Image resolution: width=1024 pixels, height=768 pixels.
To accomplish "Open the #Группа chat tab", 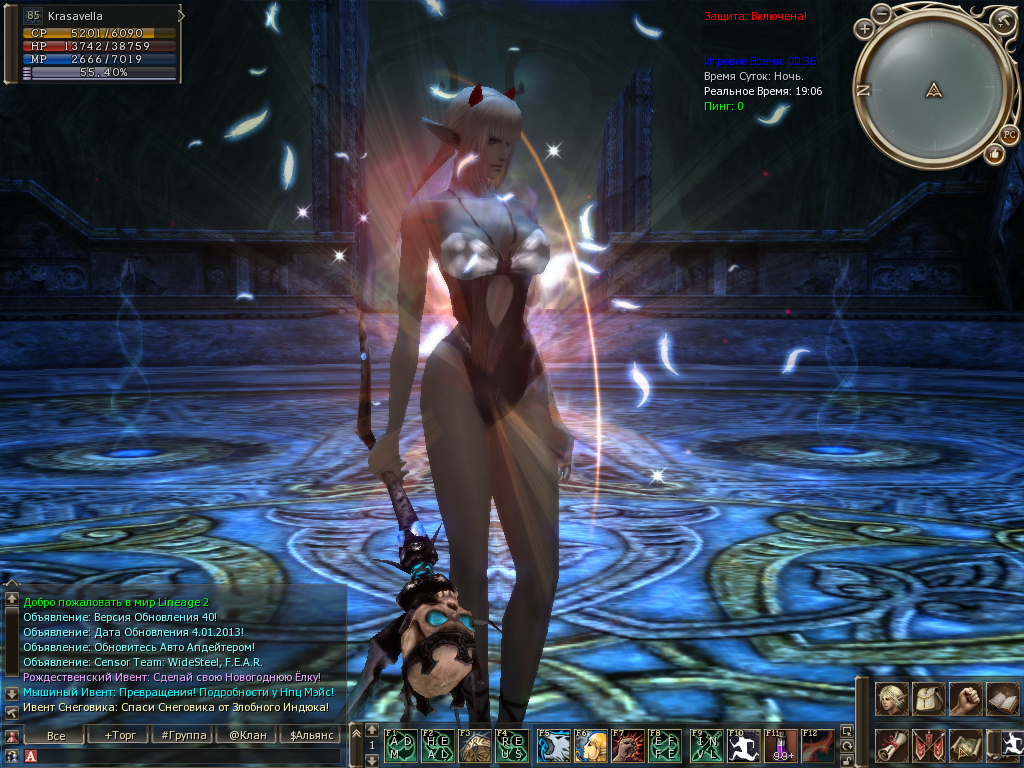I will point(183,736).
